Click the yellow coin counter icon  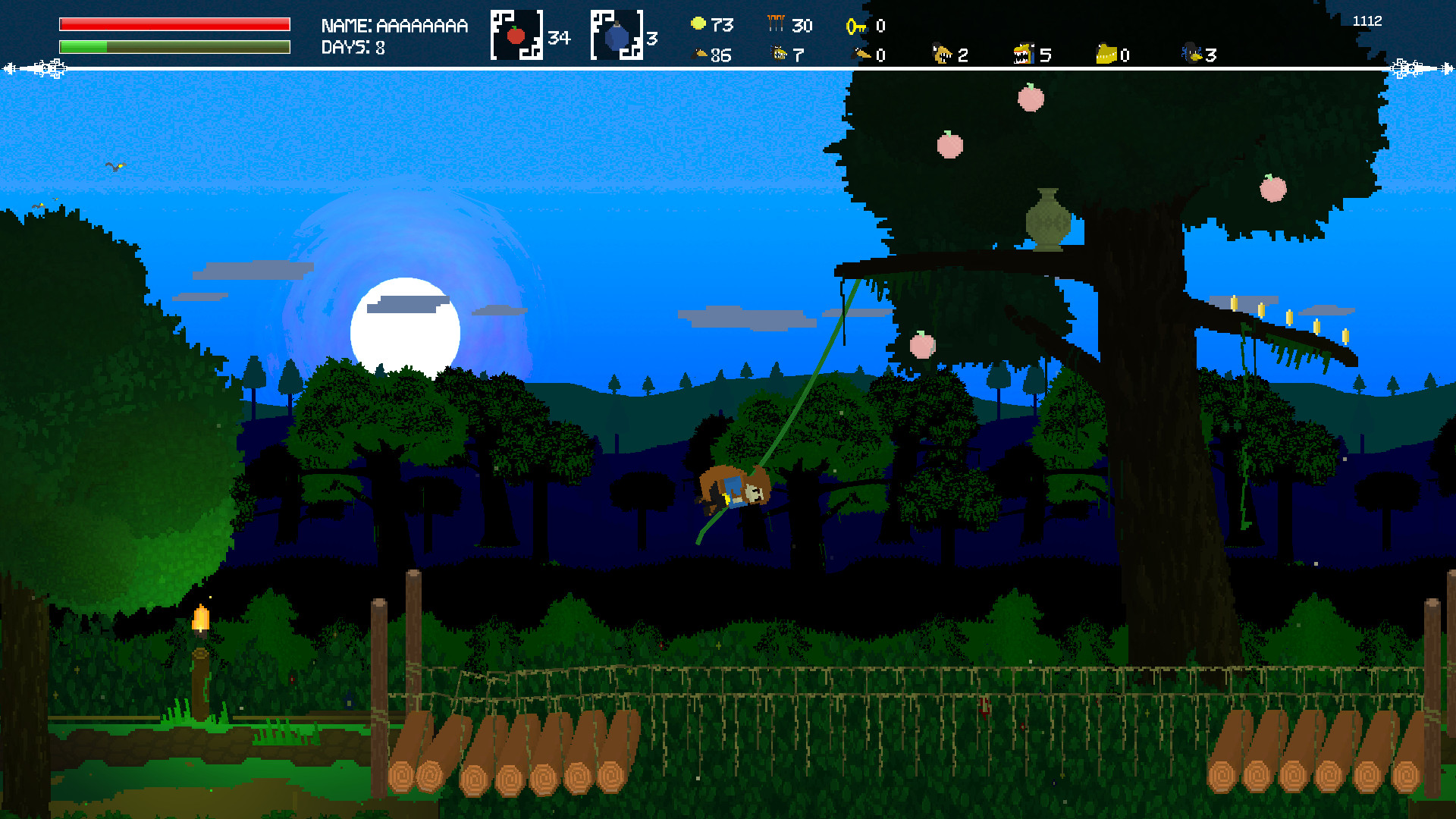[697, 24]
